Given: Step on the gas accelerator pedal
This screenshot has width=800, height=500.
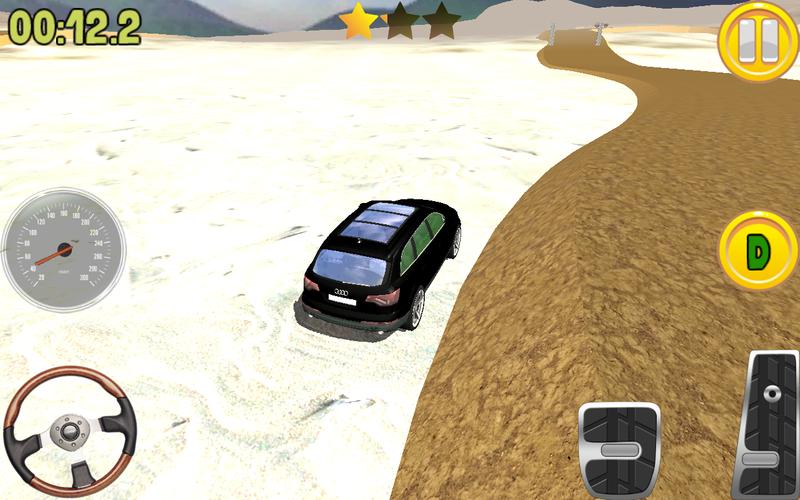Looking at the screenshot, I should (770, 425).
